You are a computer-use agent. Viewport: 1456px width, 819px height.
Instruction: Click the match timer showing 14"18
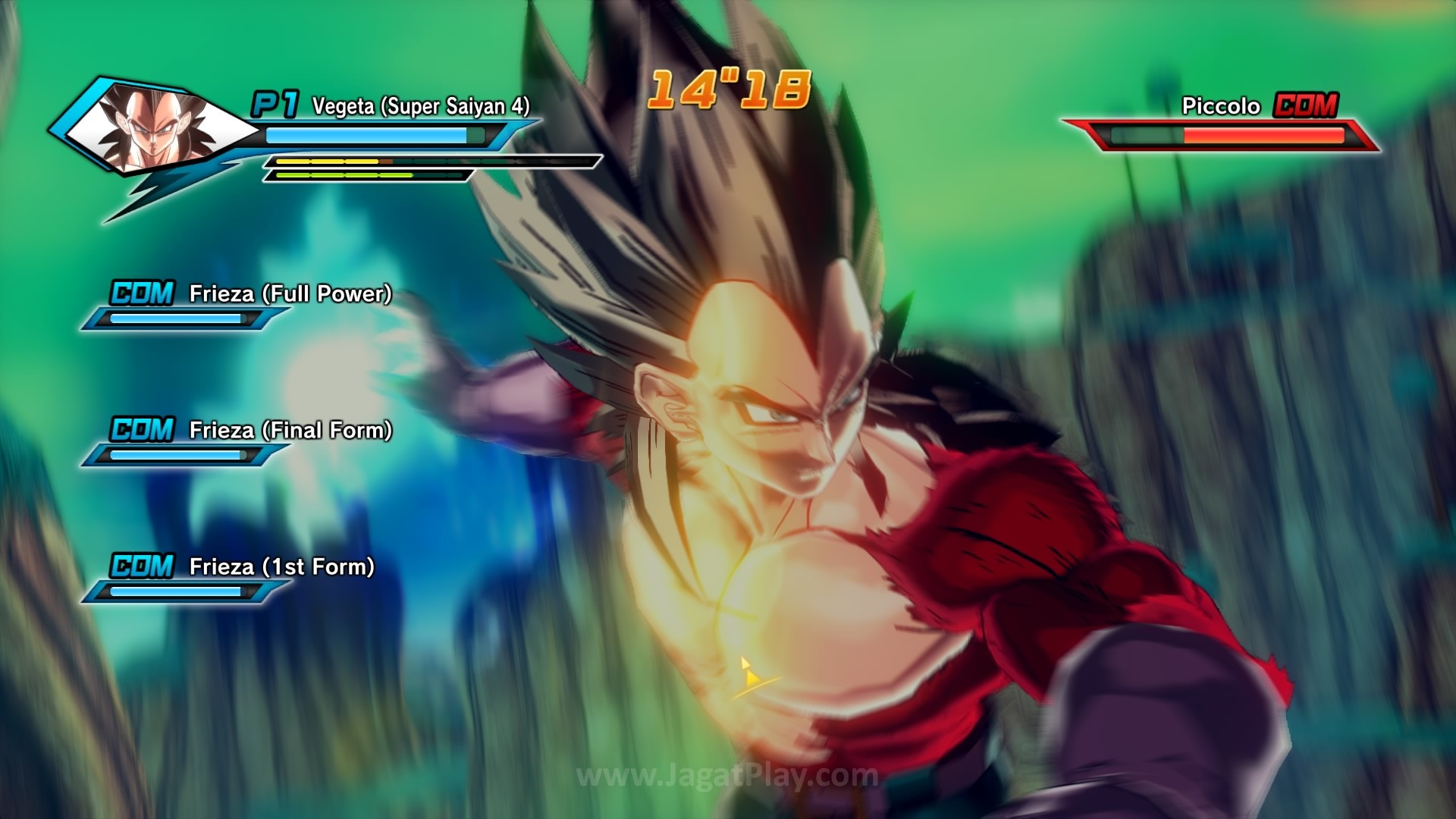(x=728, y=91)
